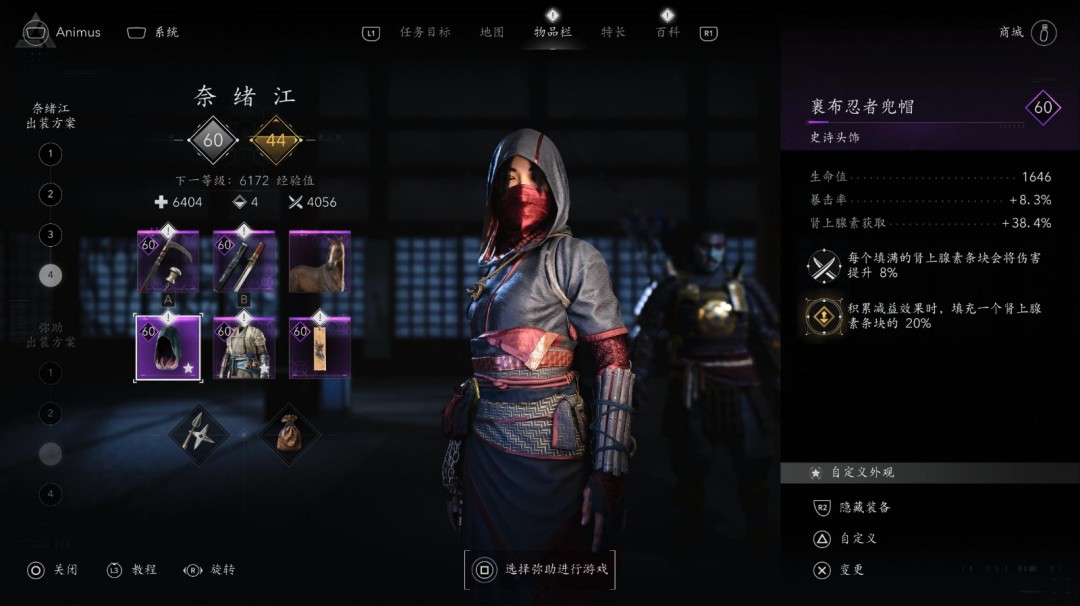Click the equipped ninja hood slot
This screenshot has height=606, width=1080.
(168, 347)
